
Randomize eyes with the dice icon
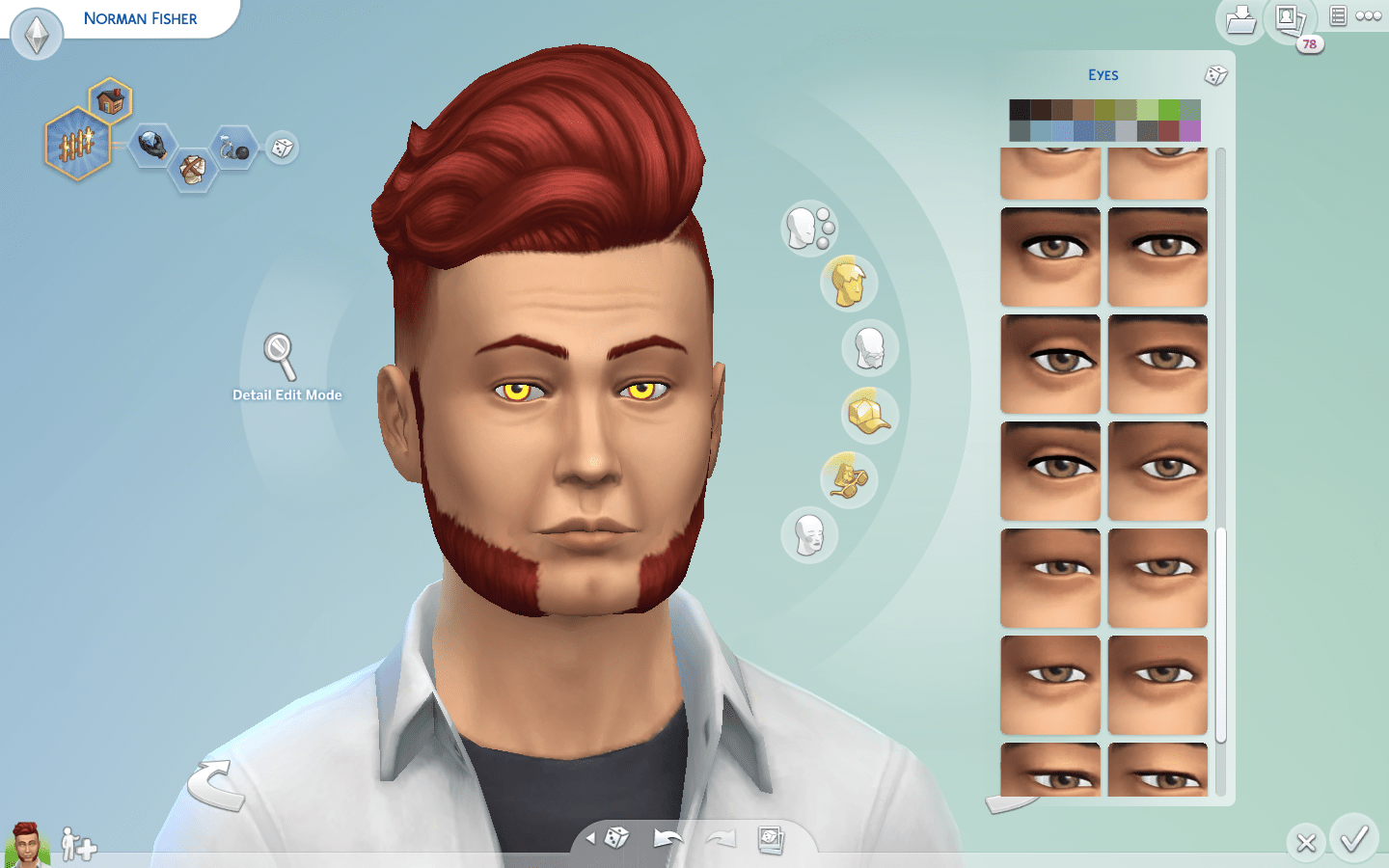(1216, 75)
